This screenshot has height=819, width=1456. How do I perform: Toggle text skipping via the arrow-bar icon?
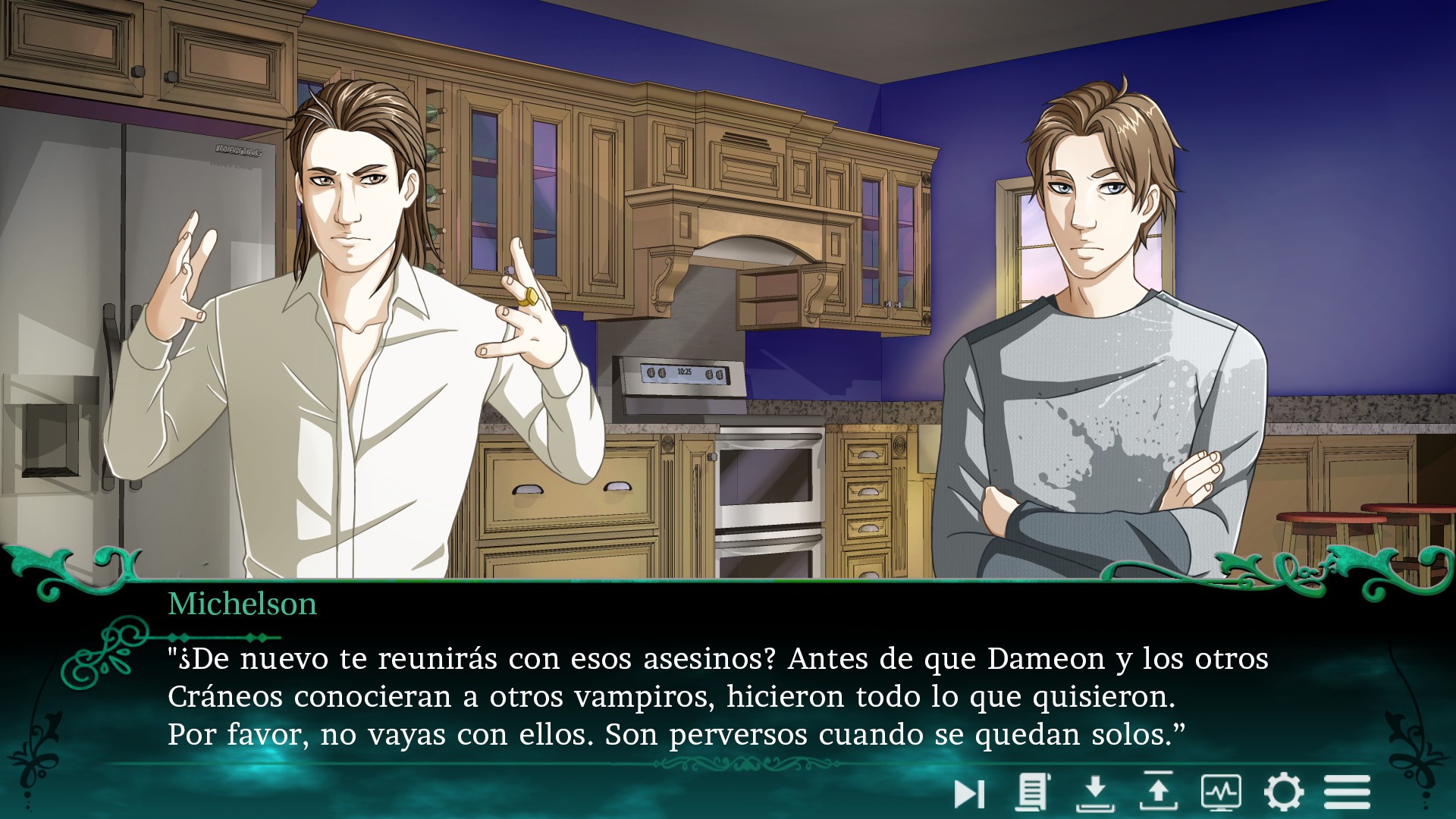(968, 793)
